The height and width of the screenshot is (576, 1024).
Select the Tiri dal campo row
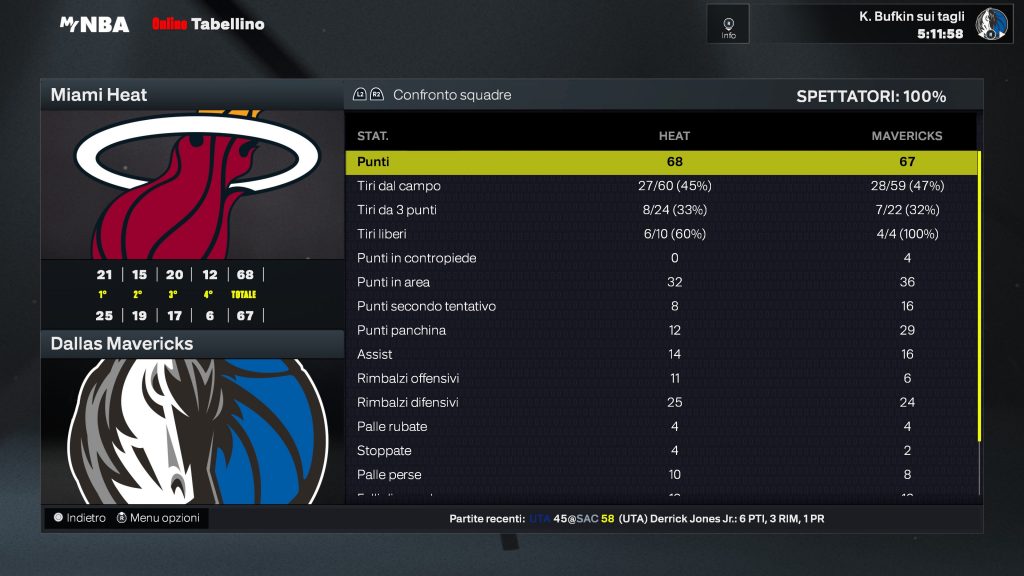(660, 186)
